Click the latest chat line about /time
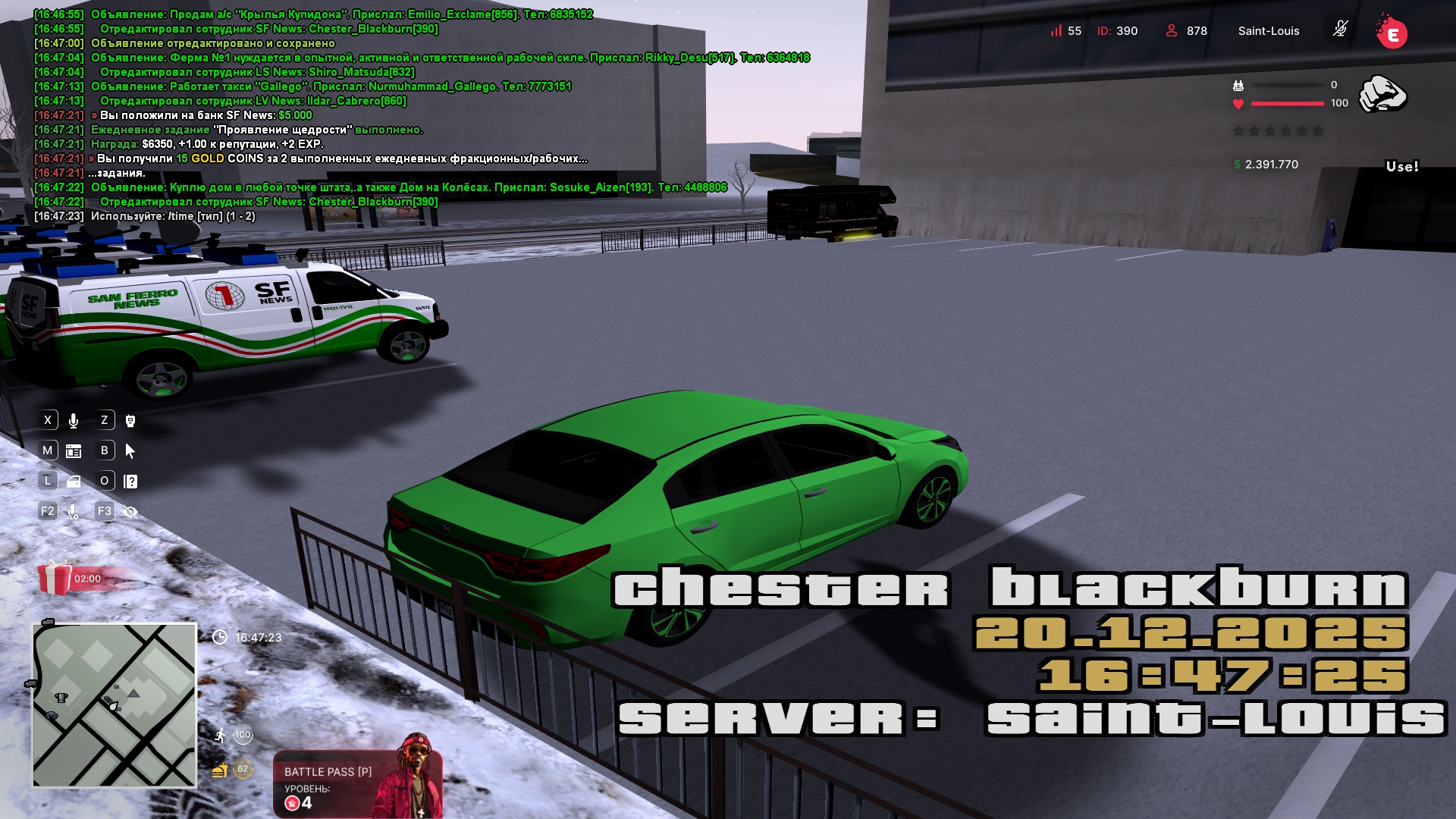This screenshot has width=1456, height=819. pyautogui.click(x=173, y=216)
